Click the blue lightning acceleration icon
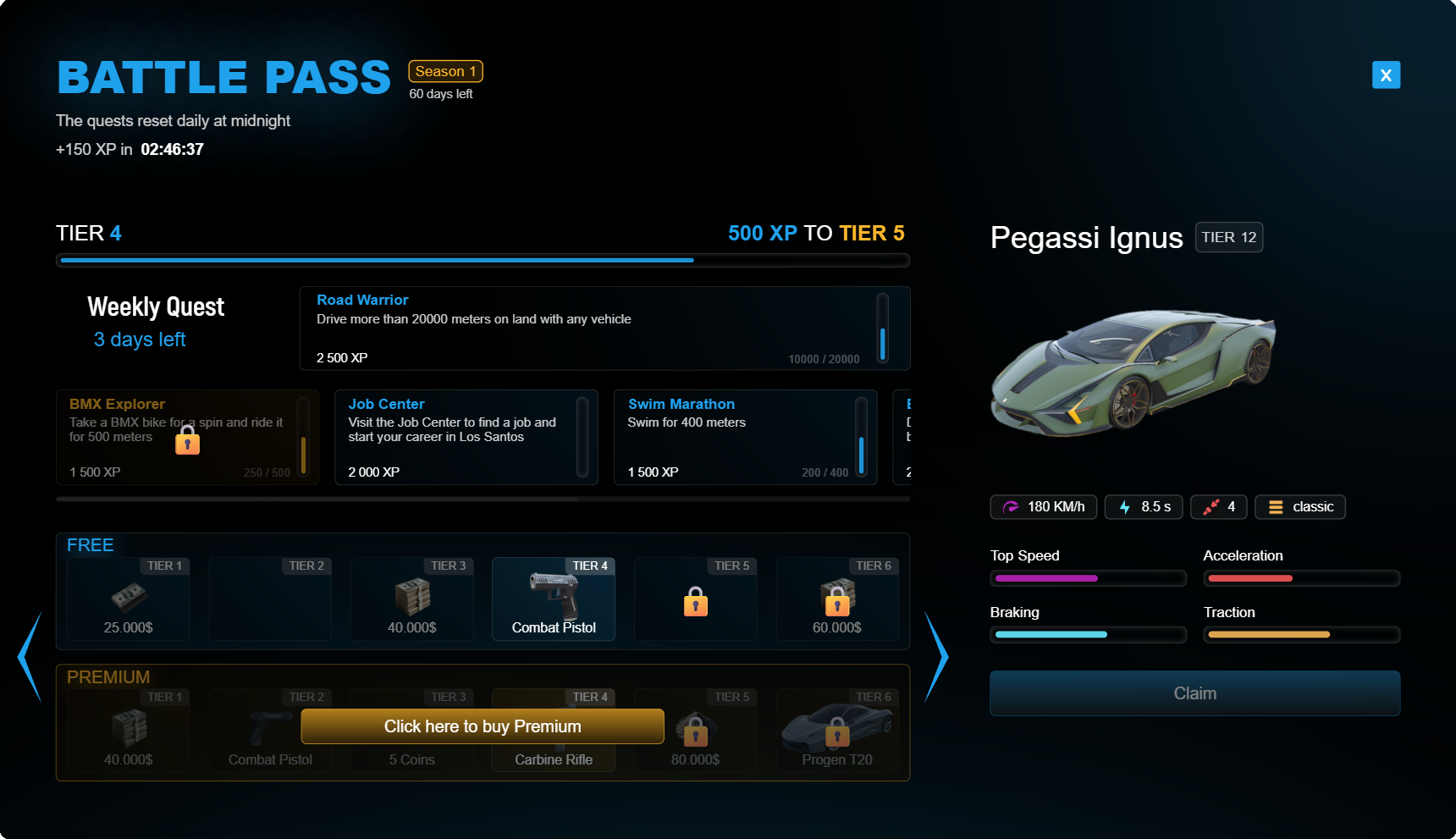The width and height of the screenshot is (1456, 839). click(x=1124, y=506)
